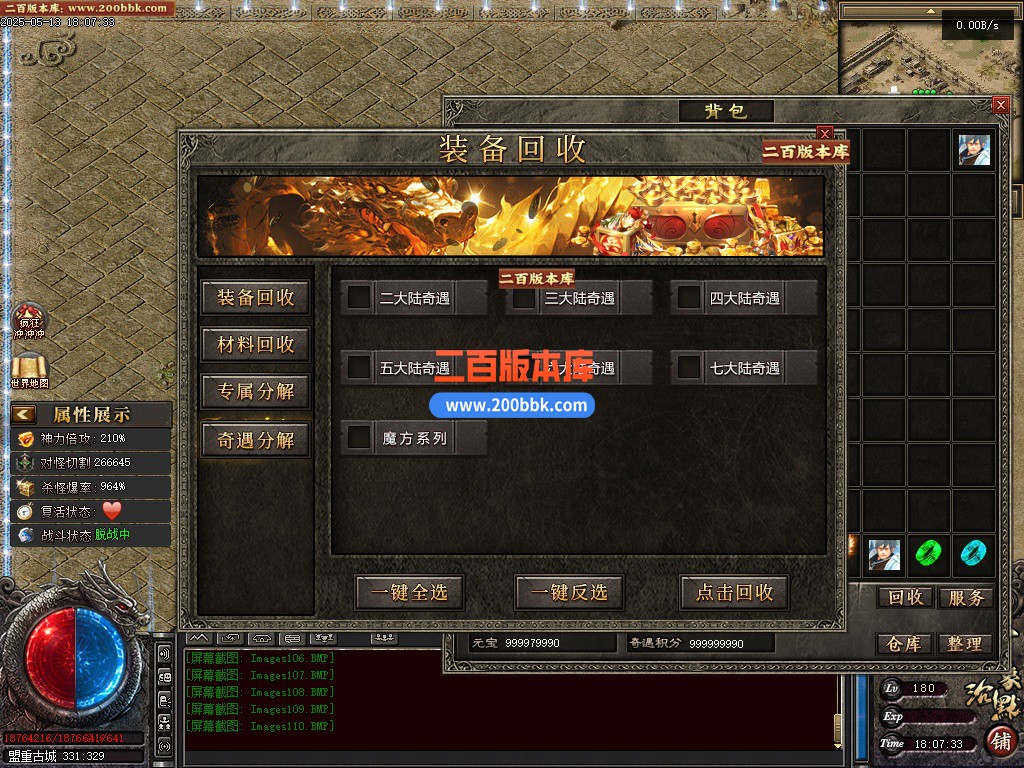Click the 服务 button in the bag

(x=965, y=597)
